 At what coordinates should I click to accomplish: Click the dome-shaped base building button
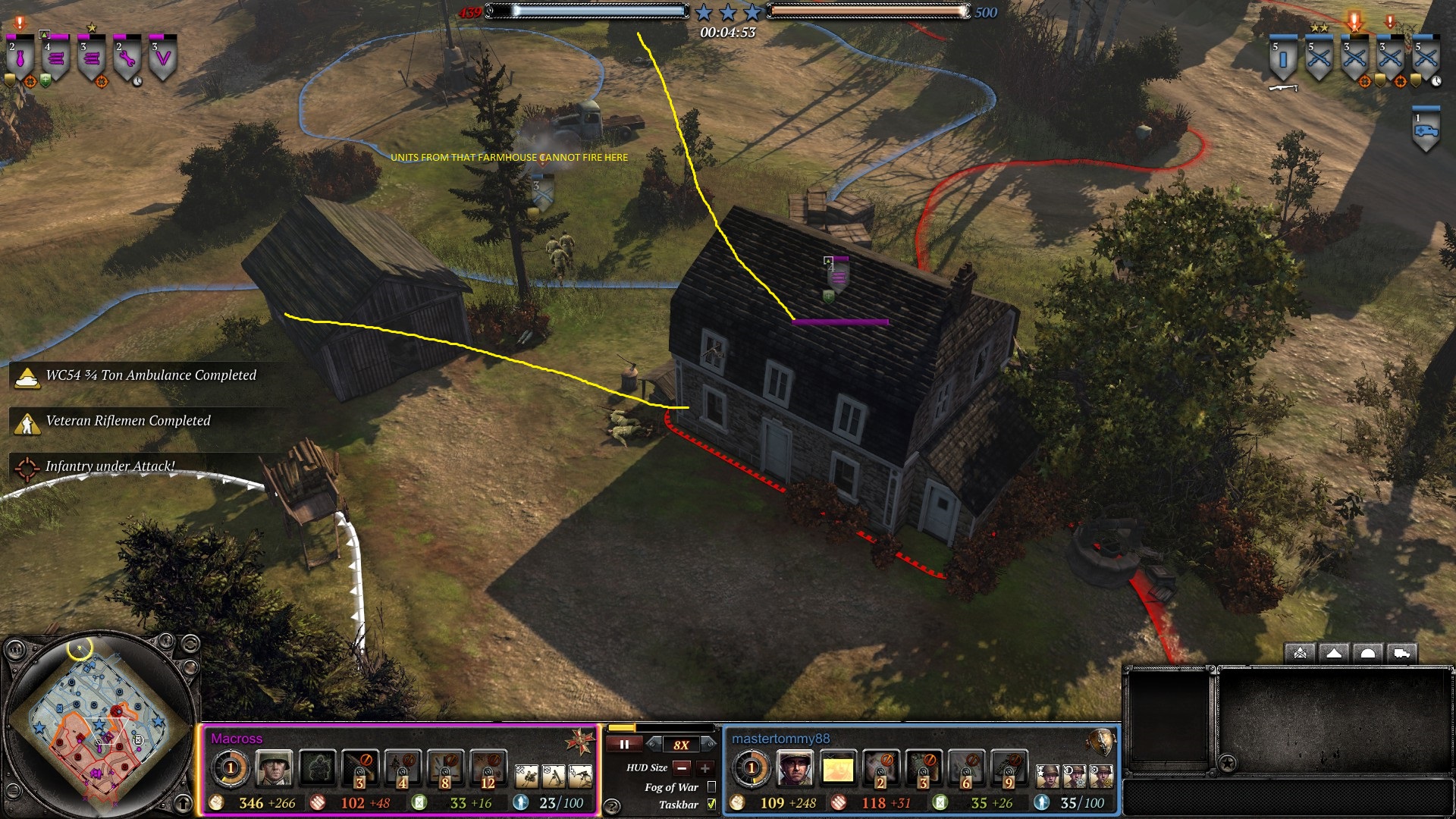point(1368,654)
